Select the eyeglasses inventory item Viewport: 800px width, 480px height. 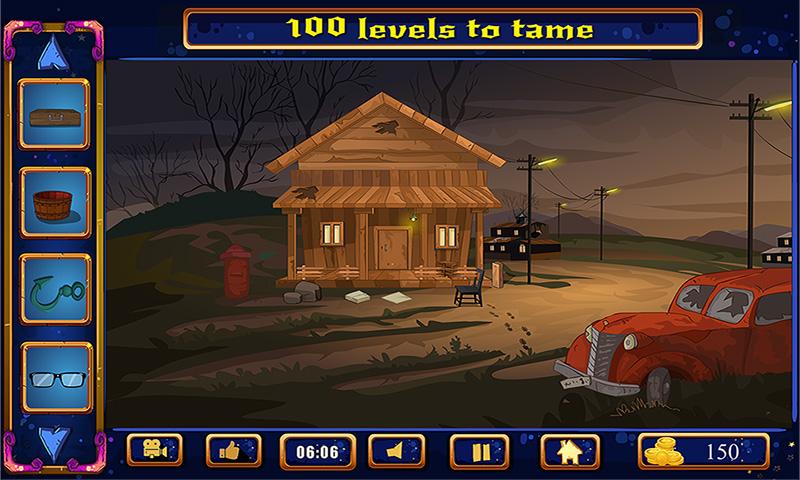coord(55,377)
